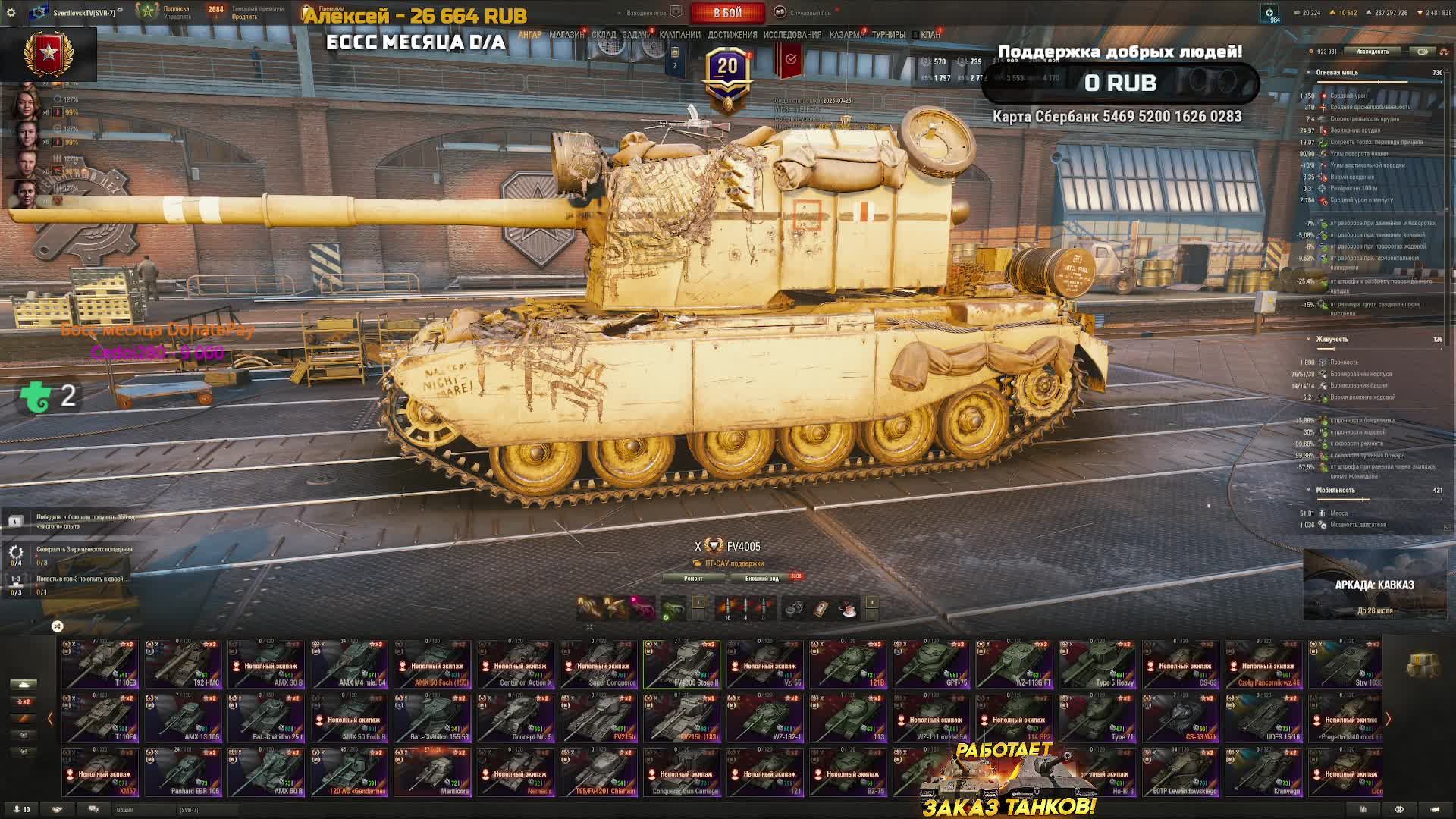Select the Type 5 Heavy tank tile

pos(1097,665)
